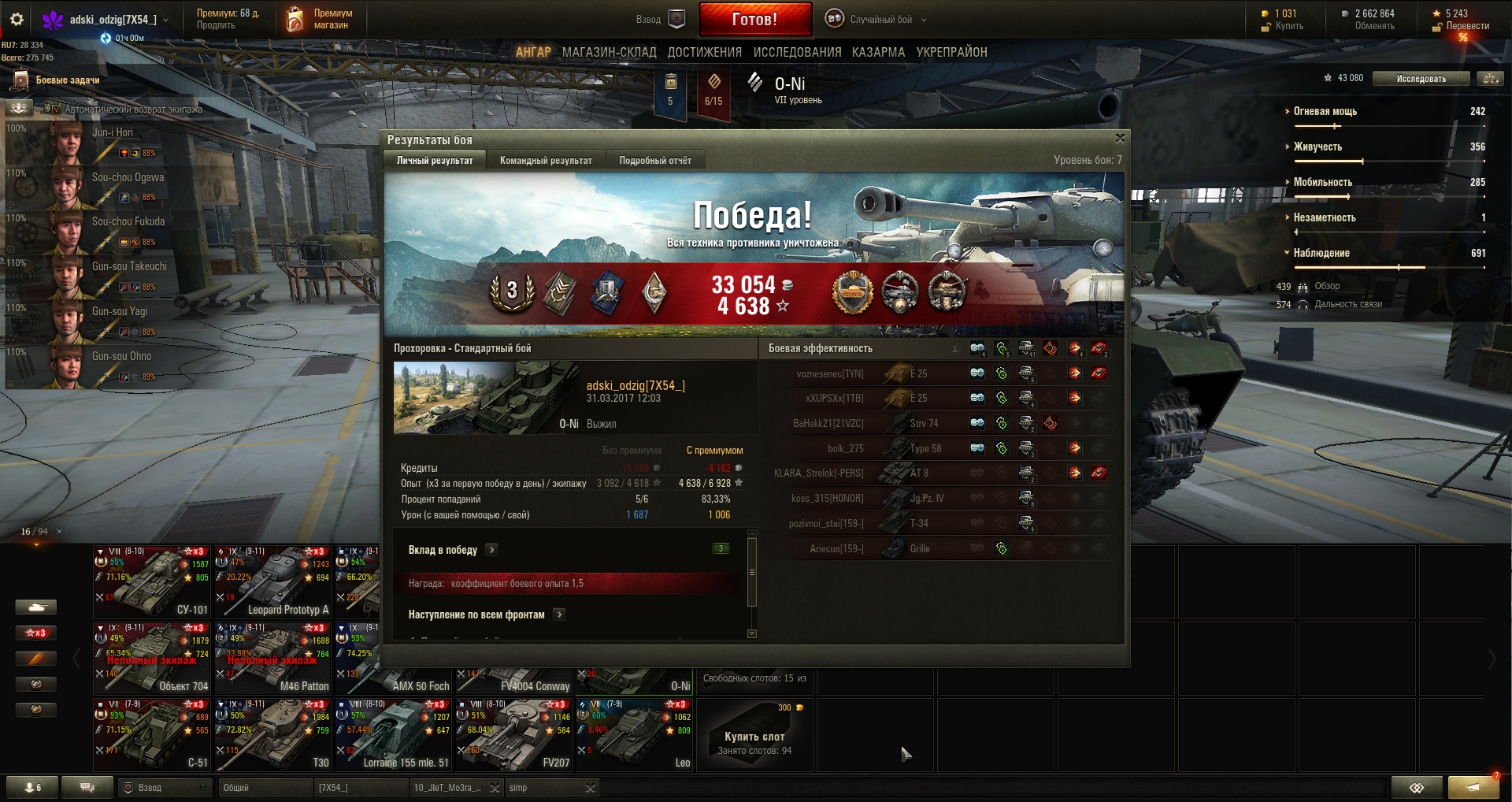
Task: Buy a new slot via Купить слот
Action: 754,737
